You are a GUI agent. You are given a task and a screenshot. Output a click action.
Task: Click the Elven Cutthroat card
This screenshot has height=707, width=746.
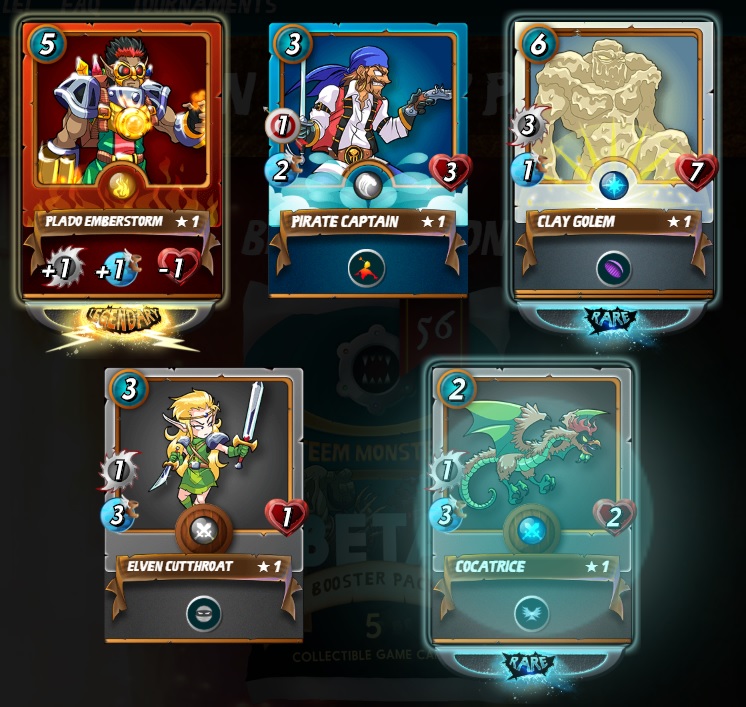click(x=204, y=490)
